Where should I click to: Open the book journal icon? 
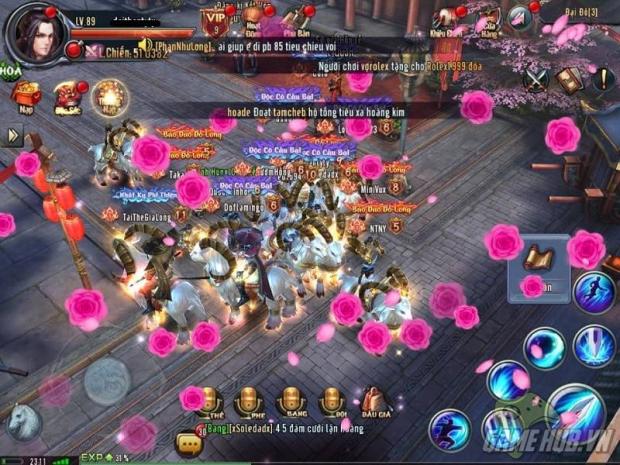(569, 80)
